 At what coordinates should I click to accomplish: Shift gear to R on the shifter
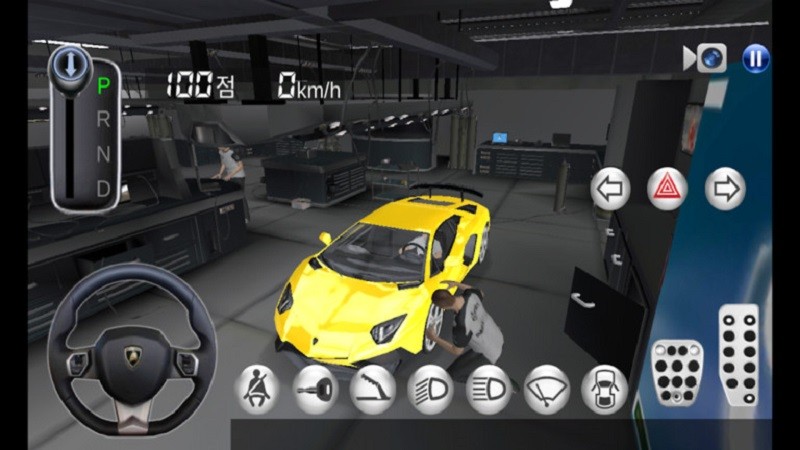(x=102, y=119)
